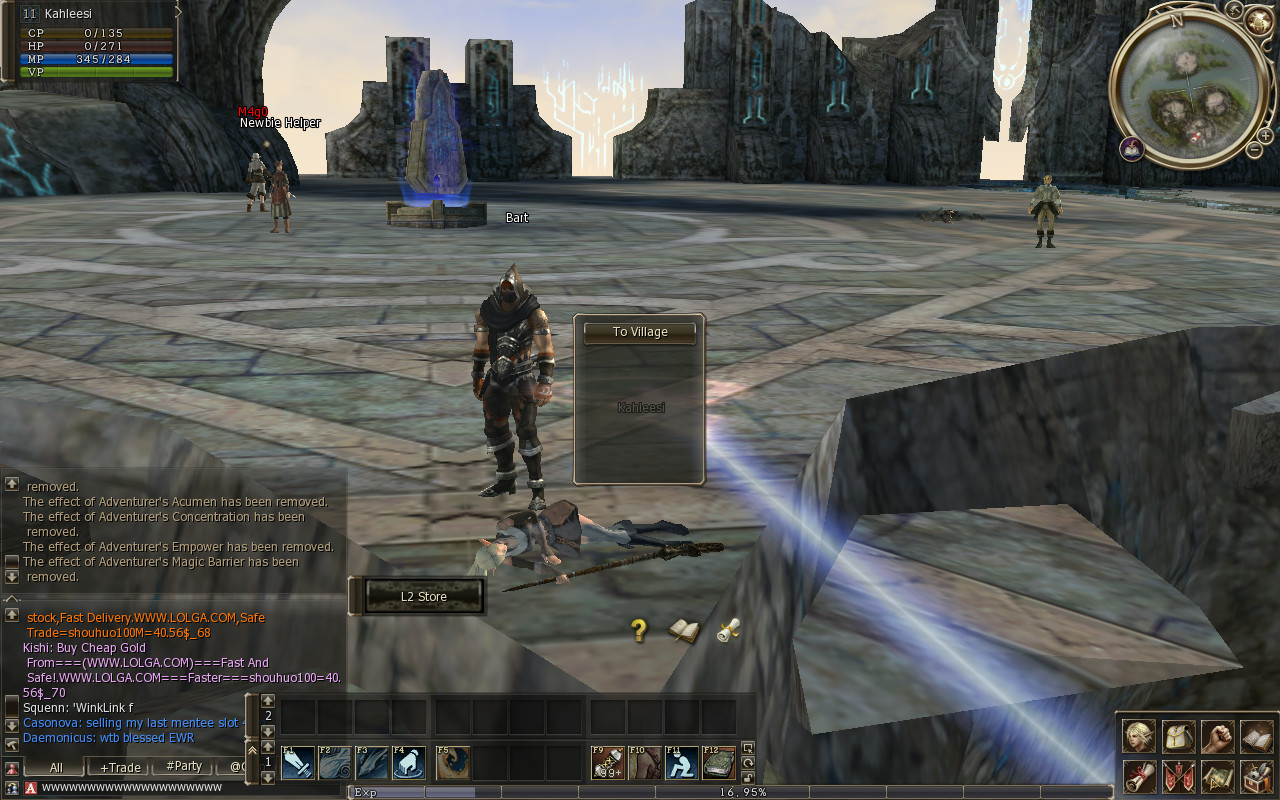Use the F9 item with 99+ count

click(608, 763)
